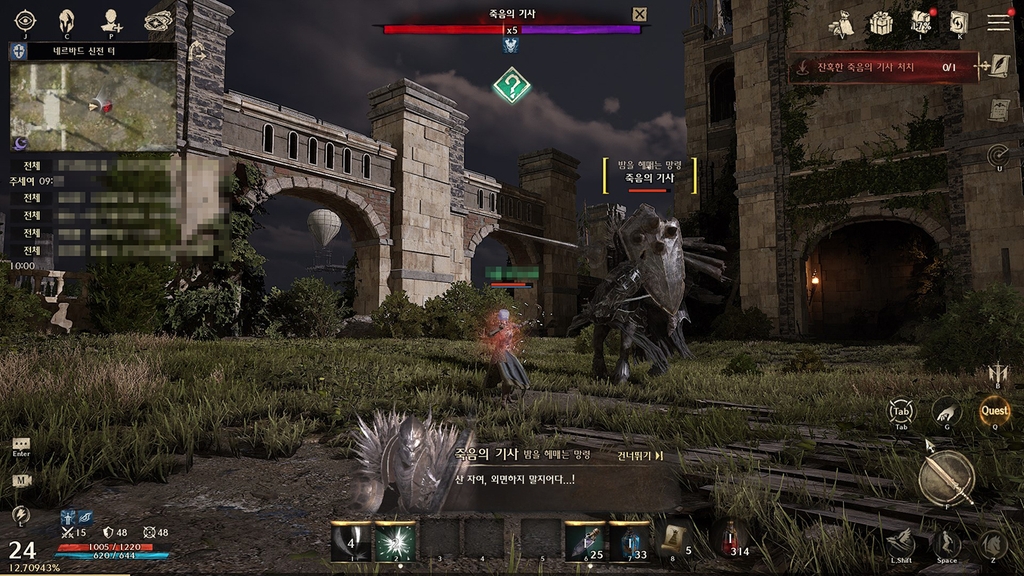Viewport: 1024px width, 576px height.
Task: Close the 죽음의 기사 target frame
Action: [640, 14]
